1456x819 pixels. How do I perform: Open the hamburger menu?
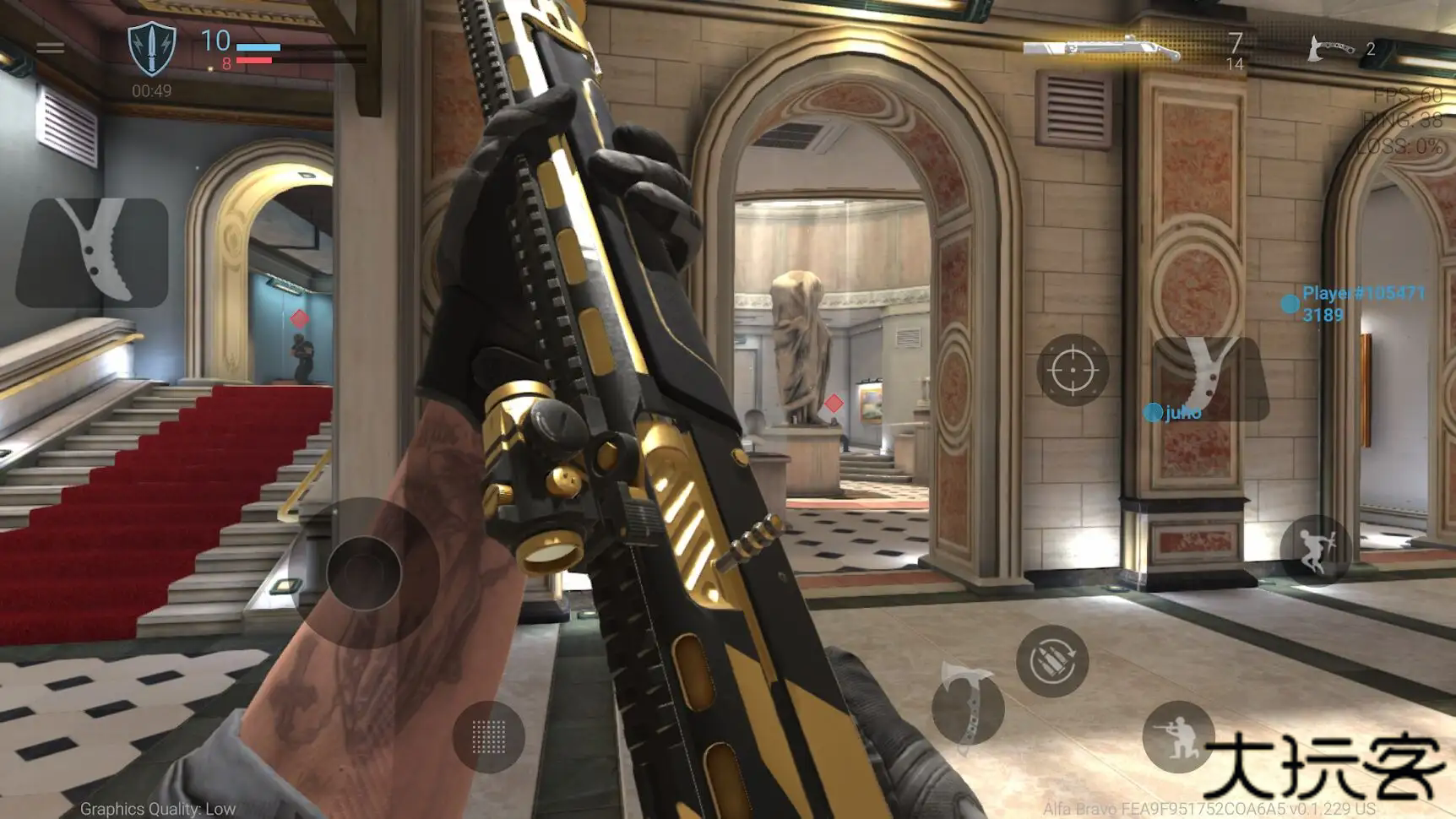click(x=51, y=48)
